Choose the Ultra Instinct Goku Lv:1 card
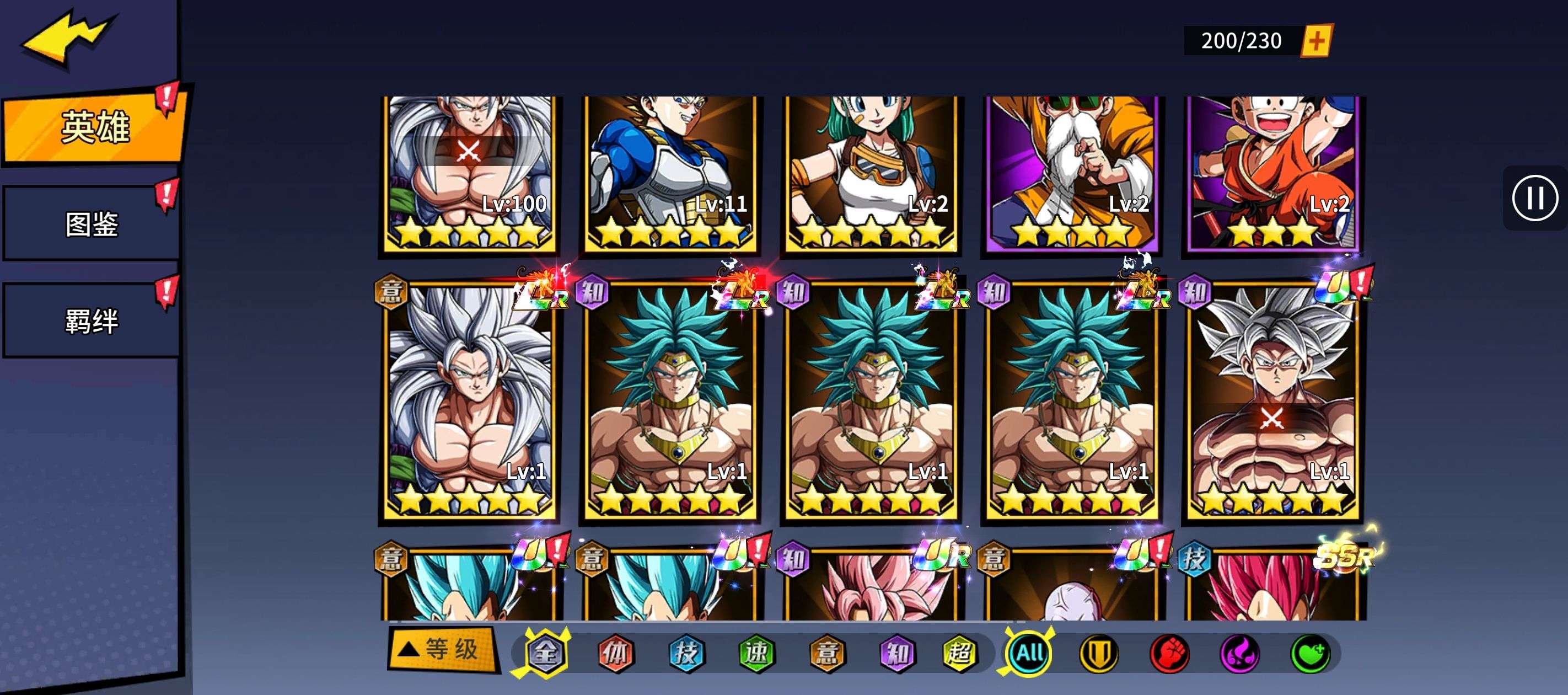This screenshot has height=695, width=1568. click(x=1273, y=402)
